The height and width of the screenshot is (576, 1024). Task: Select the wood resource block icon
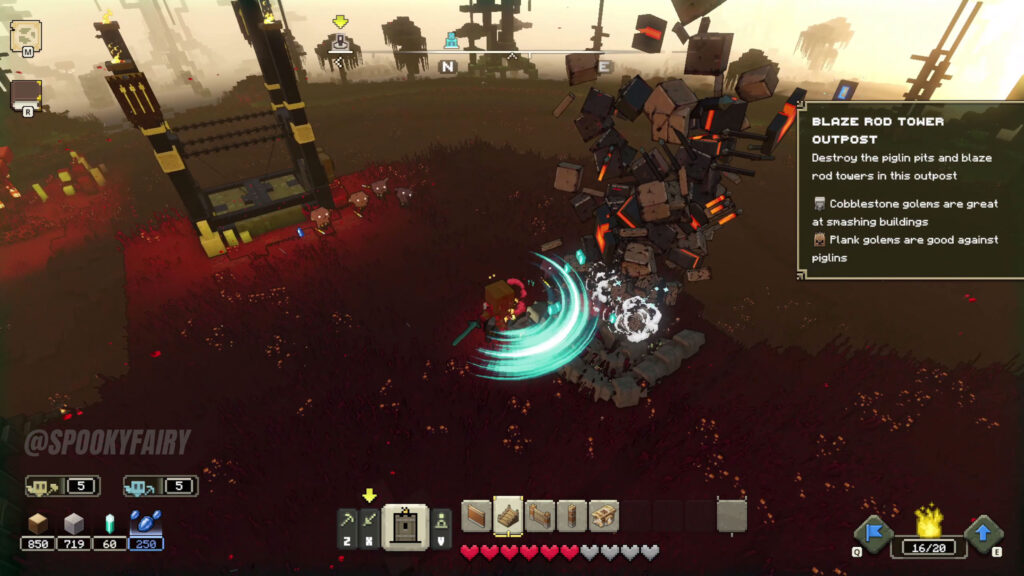pyautogui.click(x=38, y=523)
